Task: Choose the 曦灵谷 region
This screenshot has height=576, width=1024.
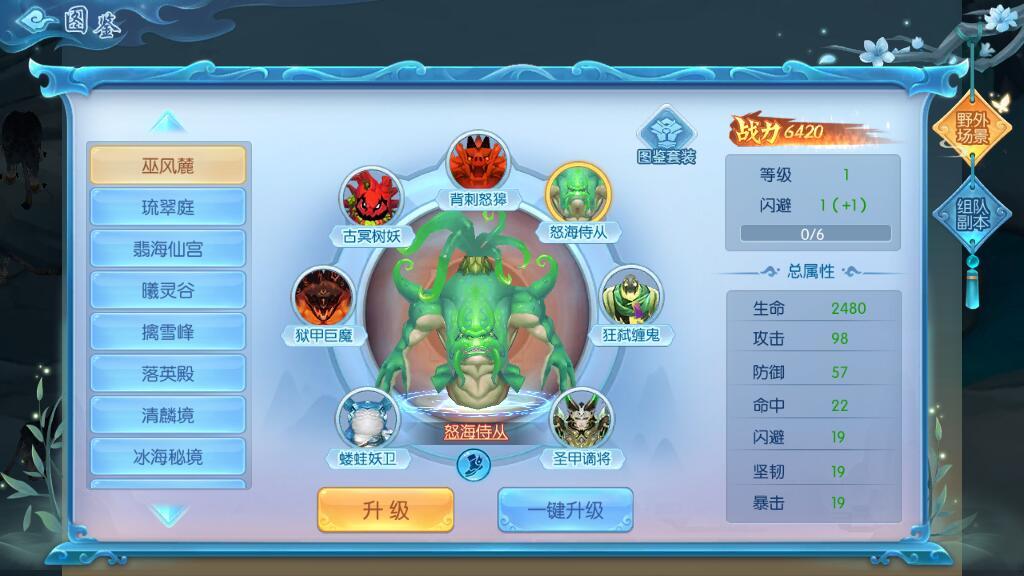Action: (167, 291)
